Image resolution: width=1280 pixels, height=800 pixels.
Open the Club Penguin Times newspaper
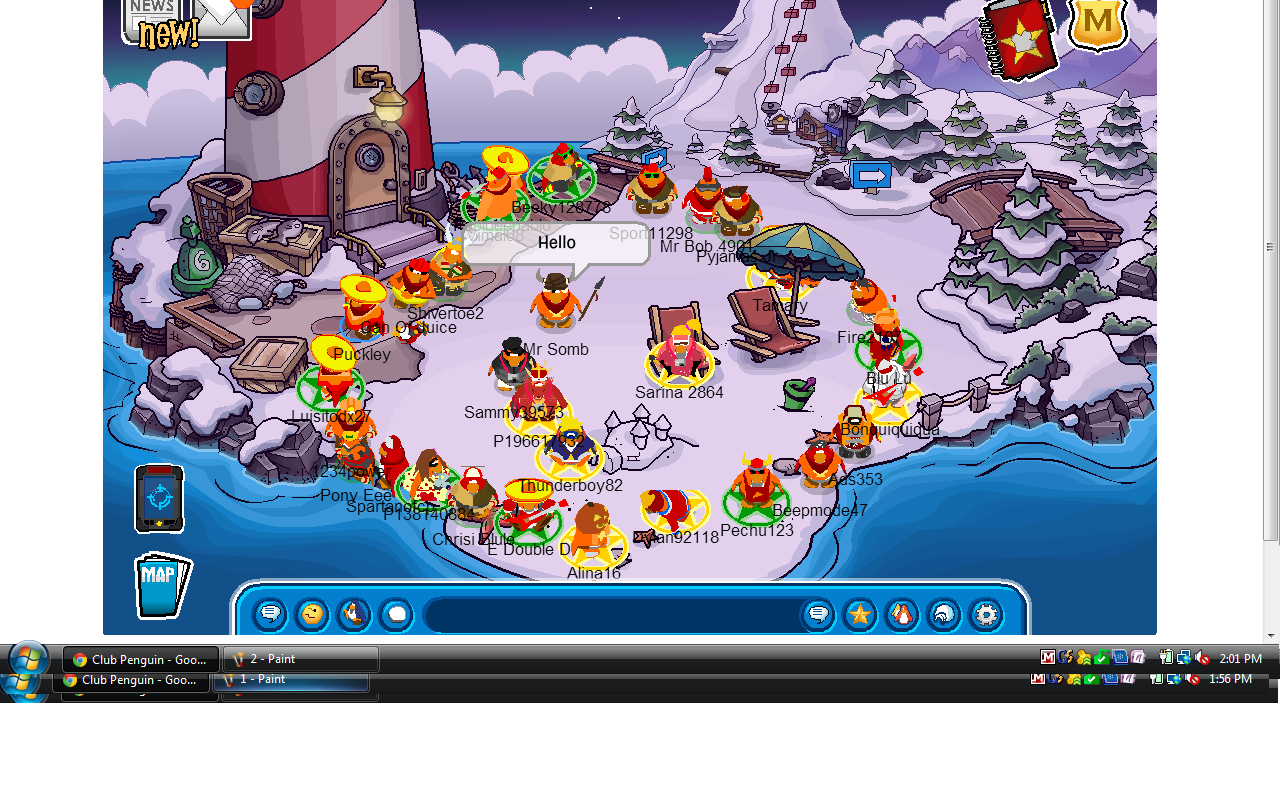(152, 18)
